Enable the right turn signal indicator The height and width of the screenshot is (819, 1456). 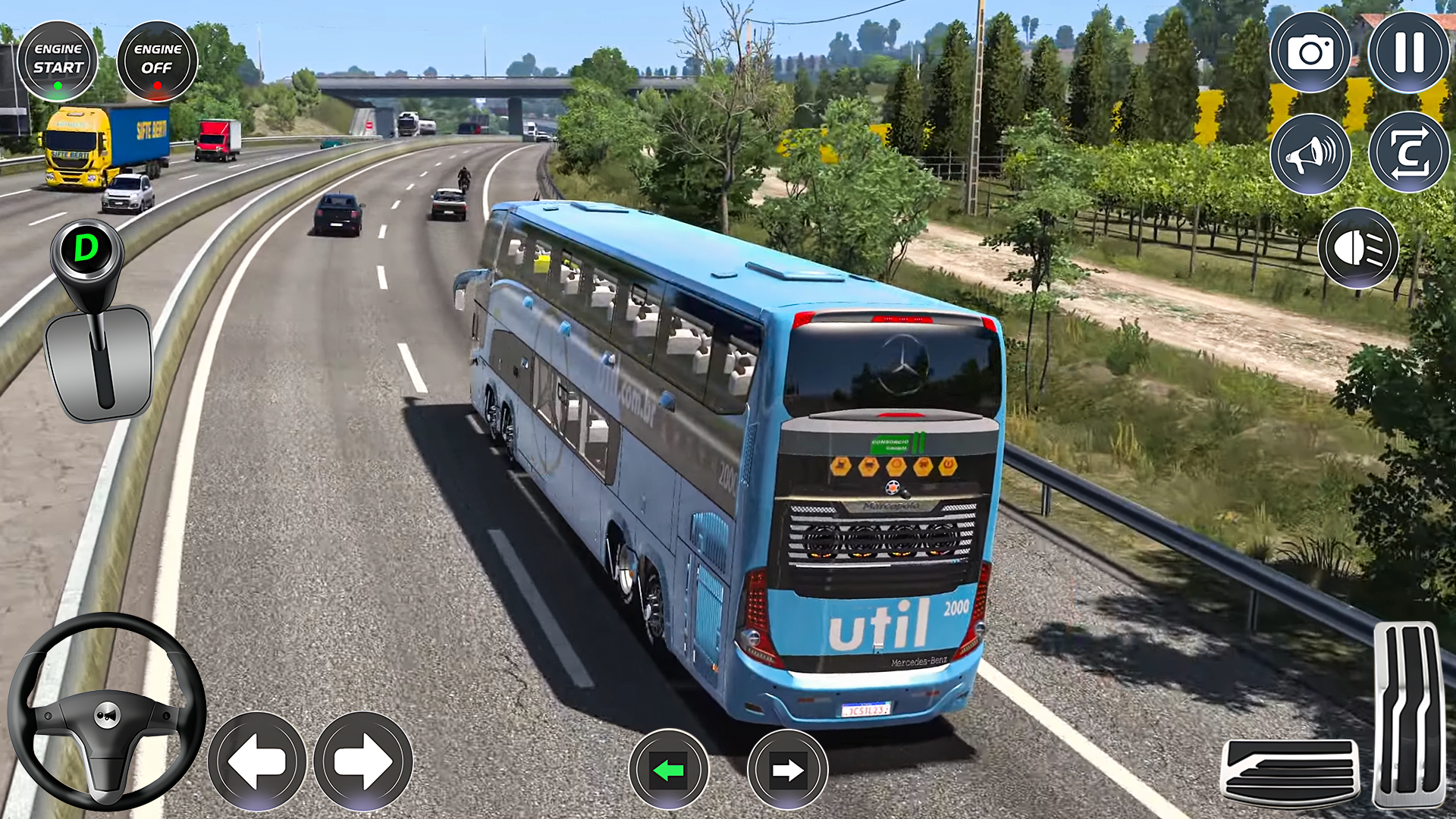point(786,768)
